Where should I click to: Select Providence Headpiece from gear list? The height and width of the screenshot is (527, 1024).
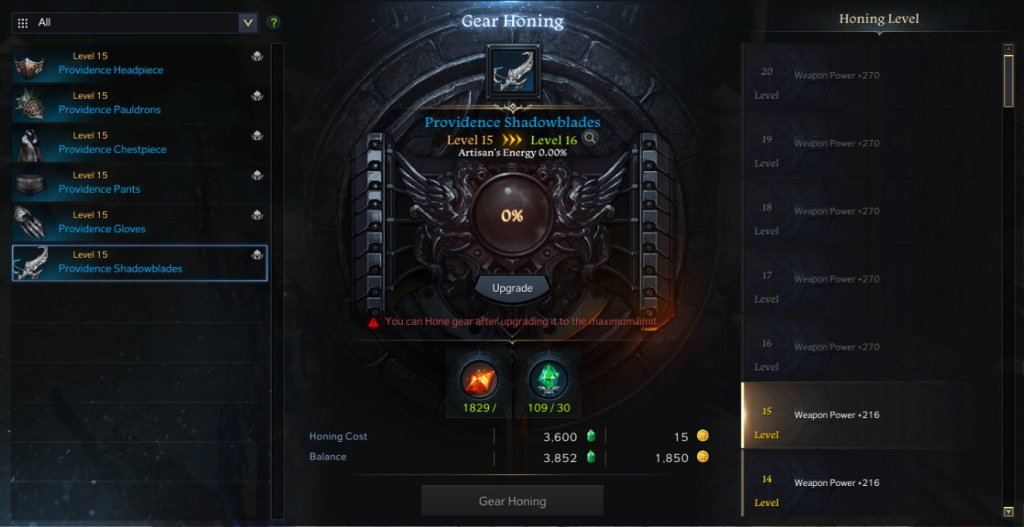tap(139, 65)
